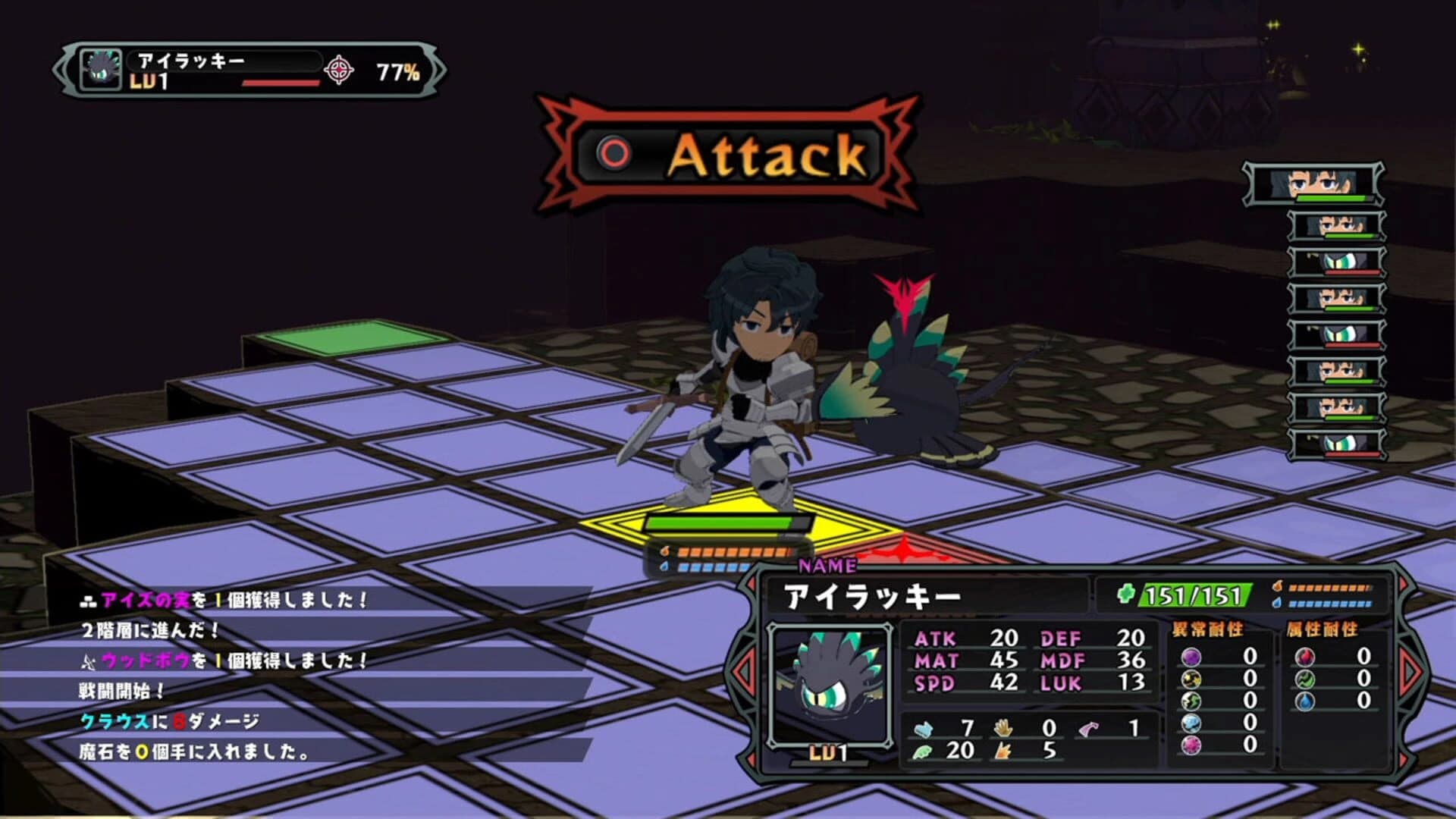Select the アイラッキー target panel showing 77%

pos(250,71)
